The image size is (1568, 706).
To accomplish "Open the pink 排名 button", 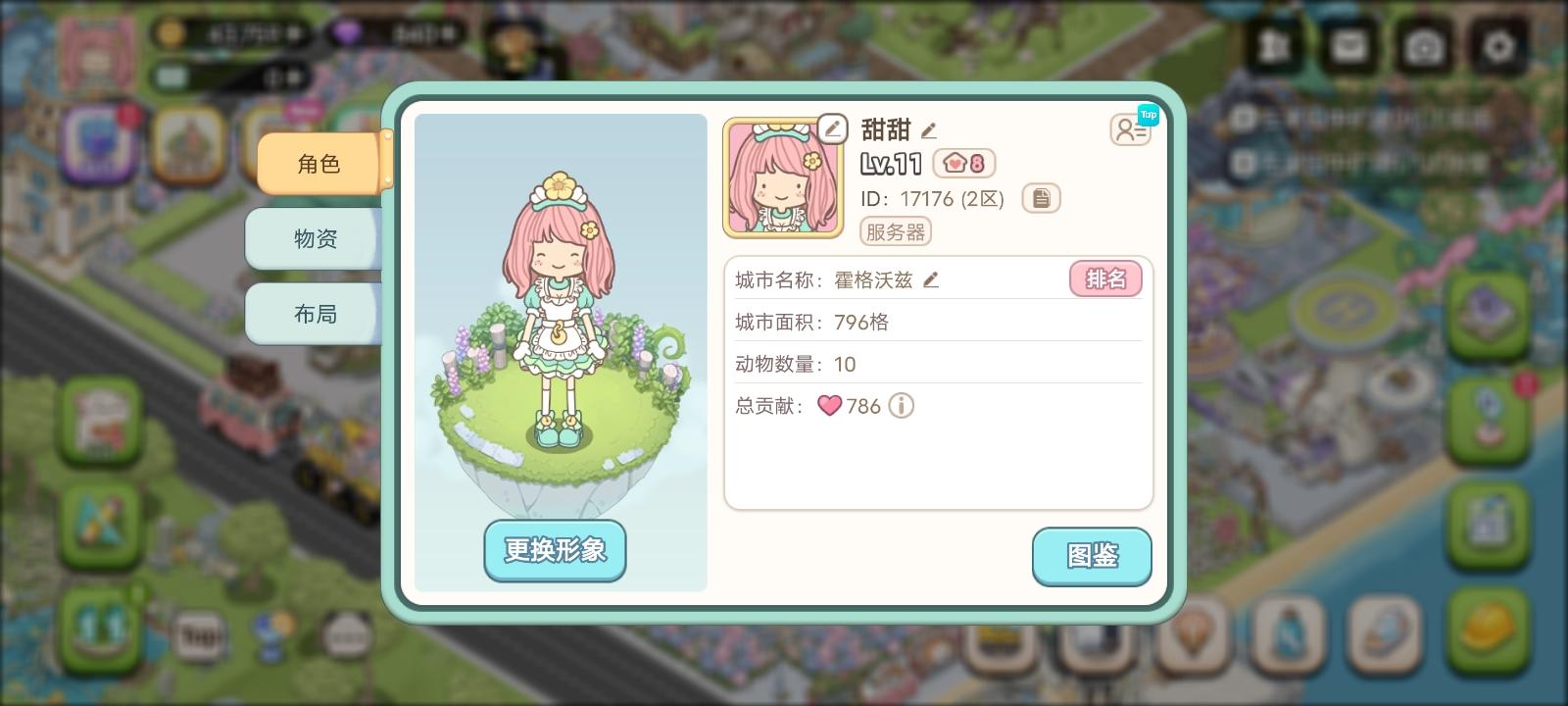I will (x=1105, y=278).
